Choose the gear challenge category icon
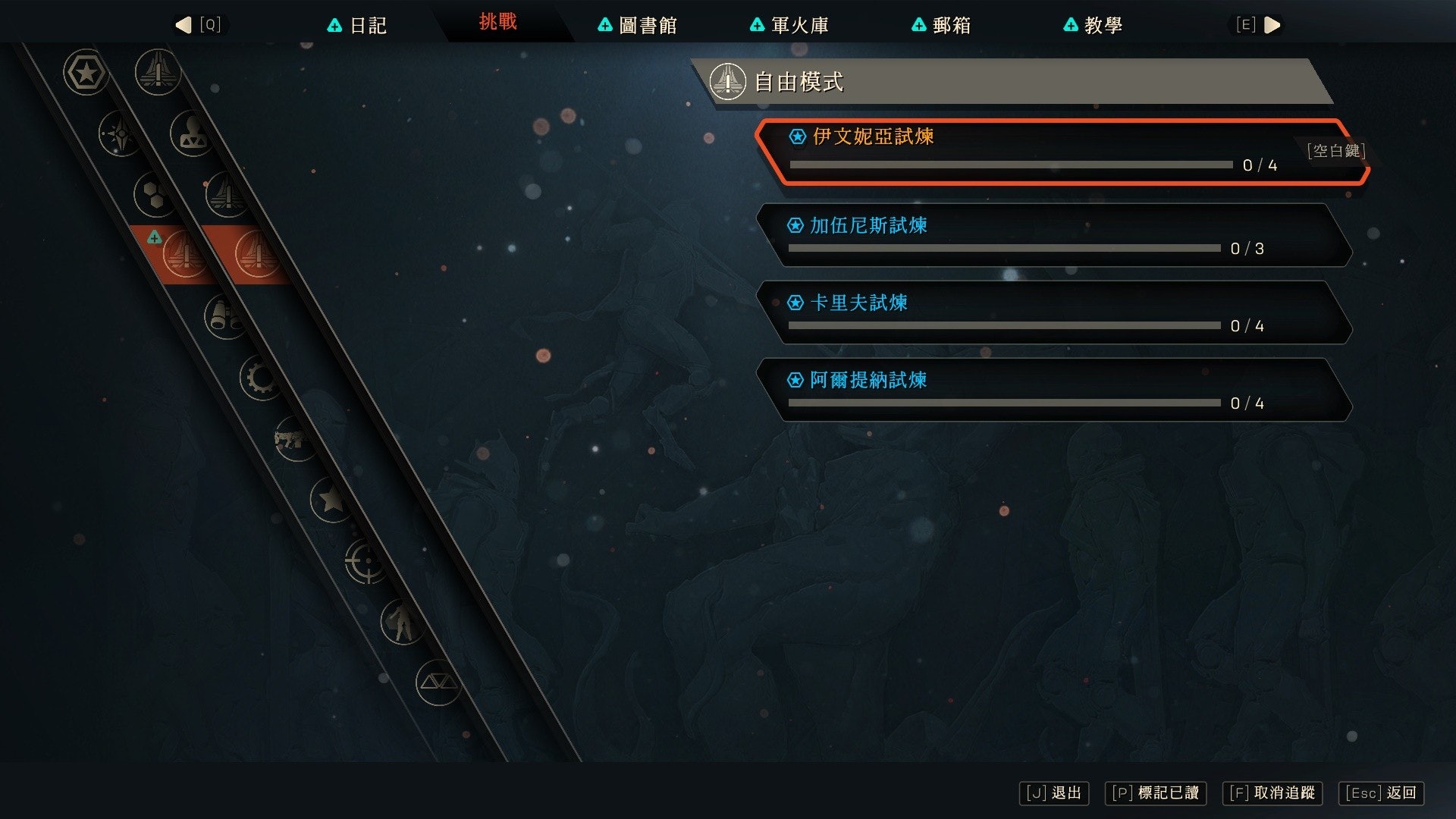Image resolution: width=1456 pixels, height=819 pixels. click(x=260, y=378)
